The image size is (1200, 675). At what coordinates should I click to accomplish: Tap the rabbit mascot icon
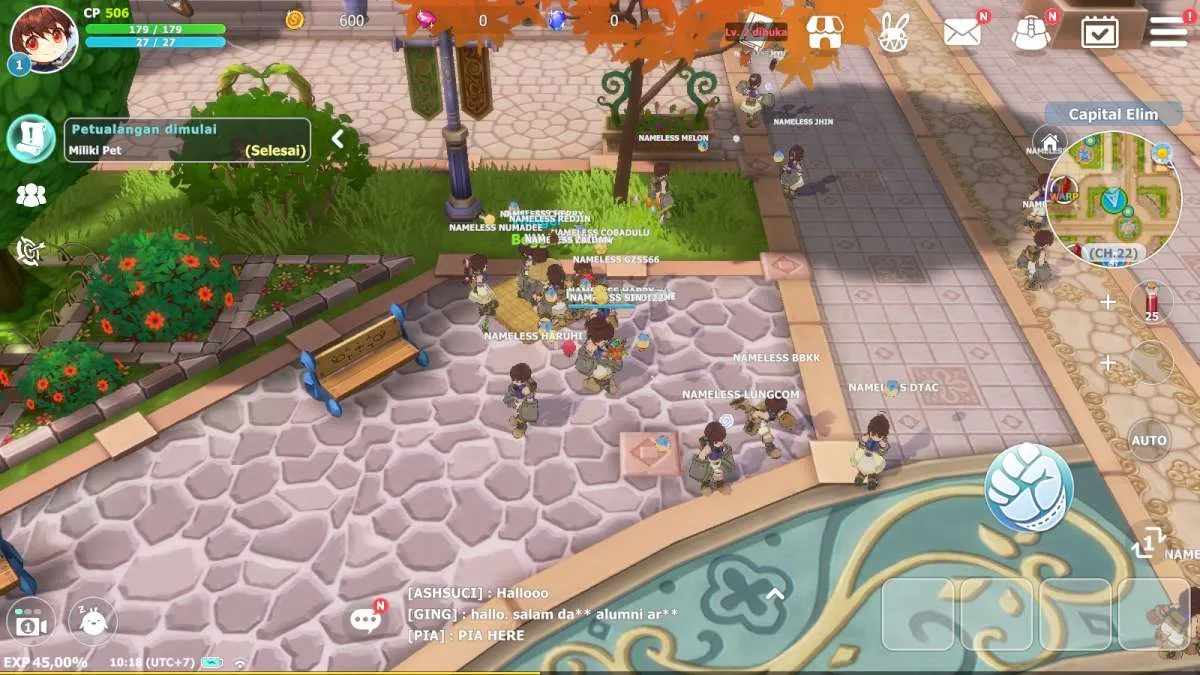pos(893,32)
